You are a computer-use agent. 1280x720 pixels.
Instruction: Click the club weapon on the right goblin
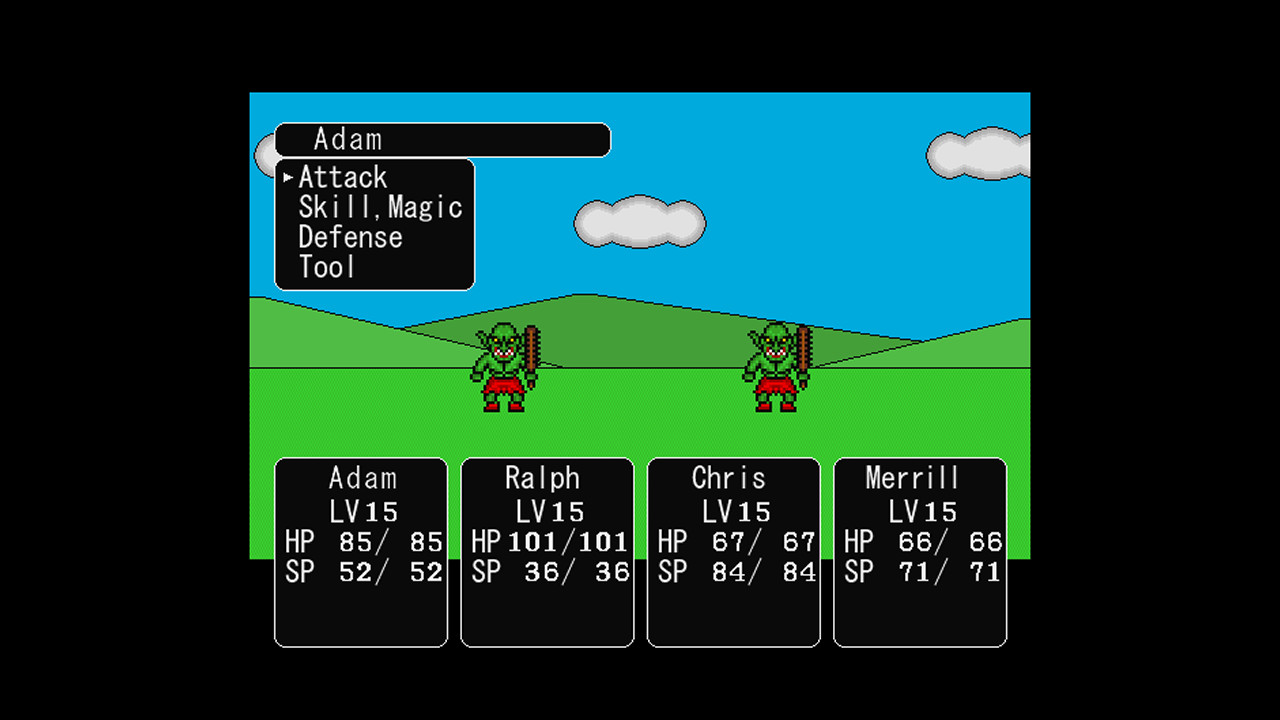tap(806, 350)
